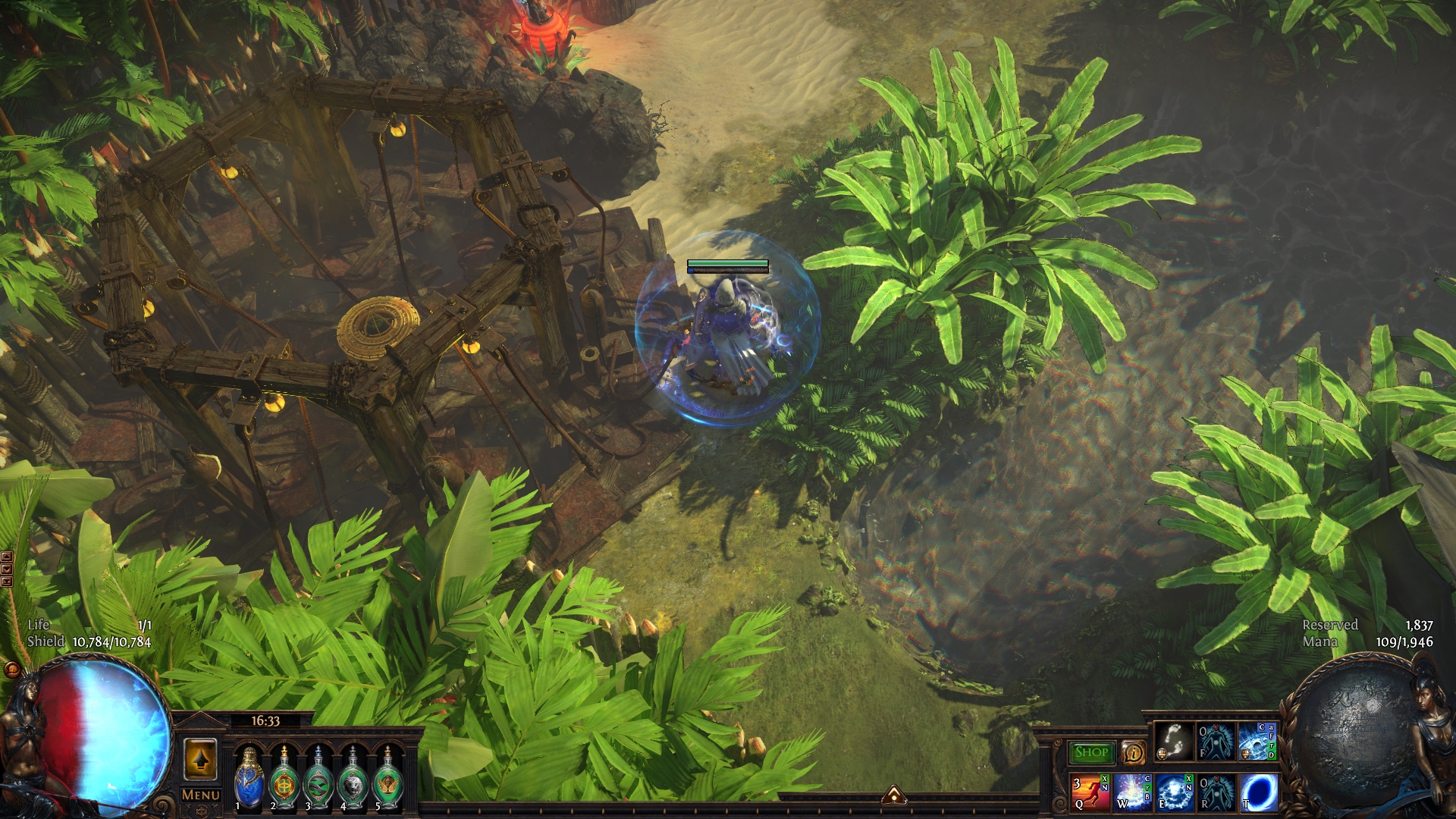Activate the frost orb skill on E
The width and height of the screenshot is (1456, 819).
1174,792
